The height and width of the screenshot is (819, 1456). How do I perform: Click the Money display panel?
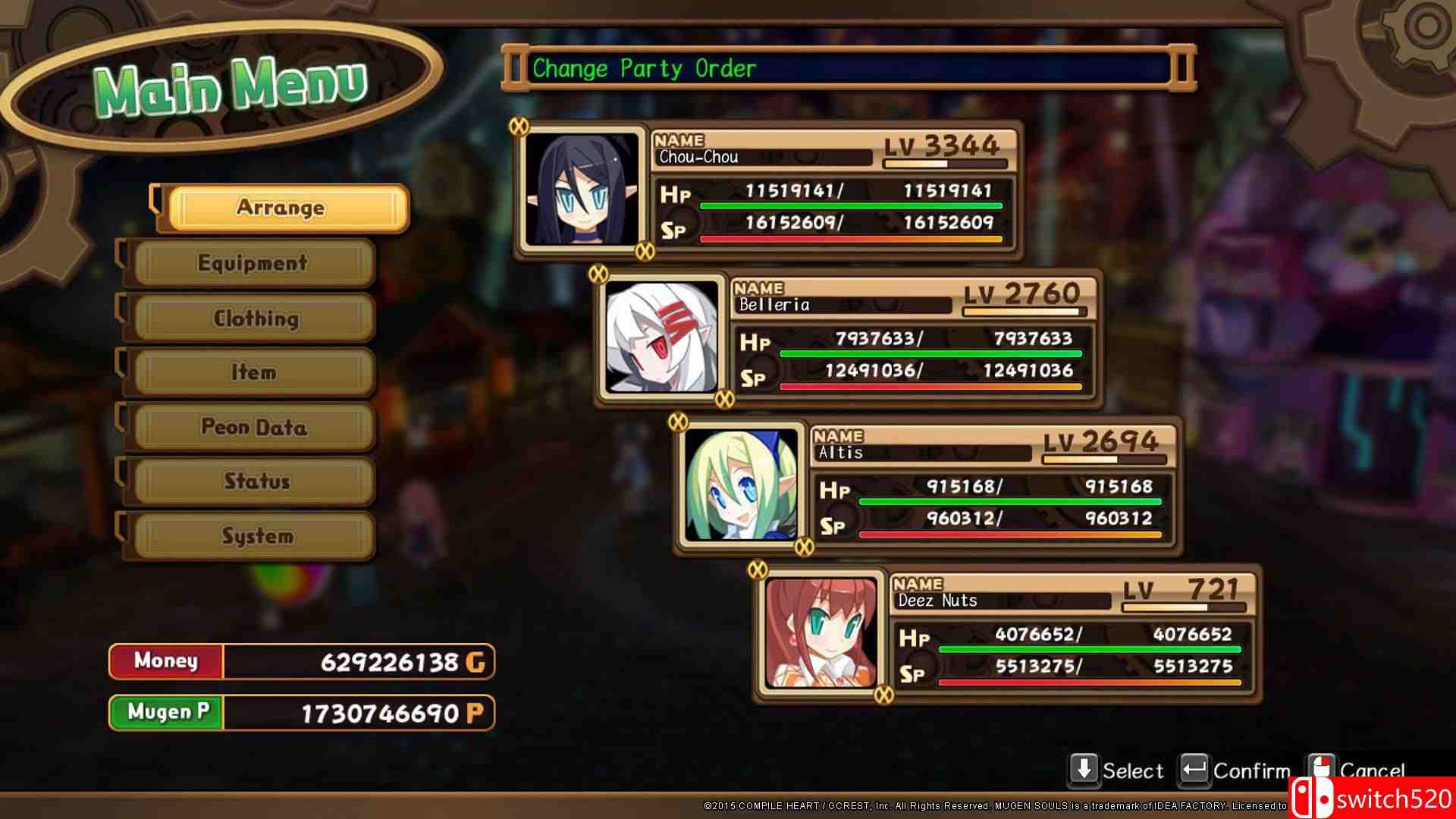300,661
